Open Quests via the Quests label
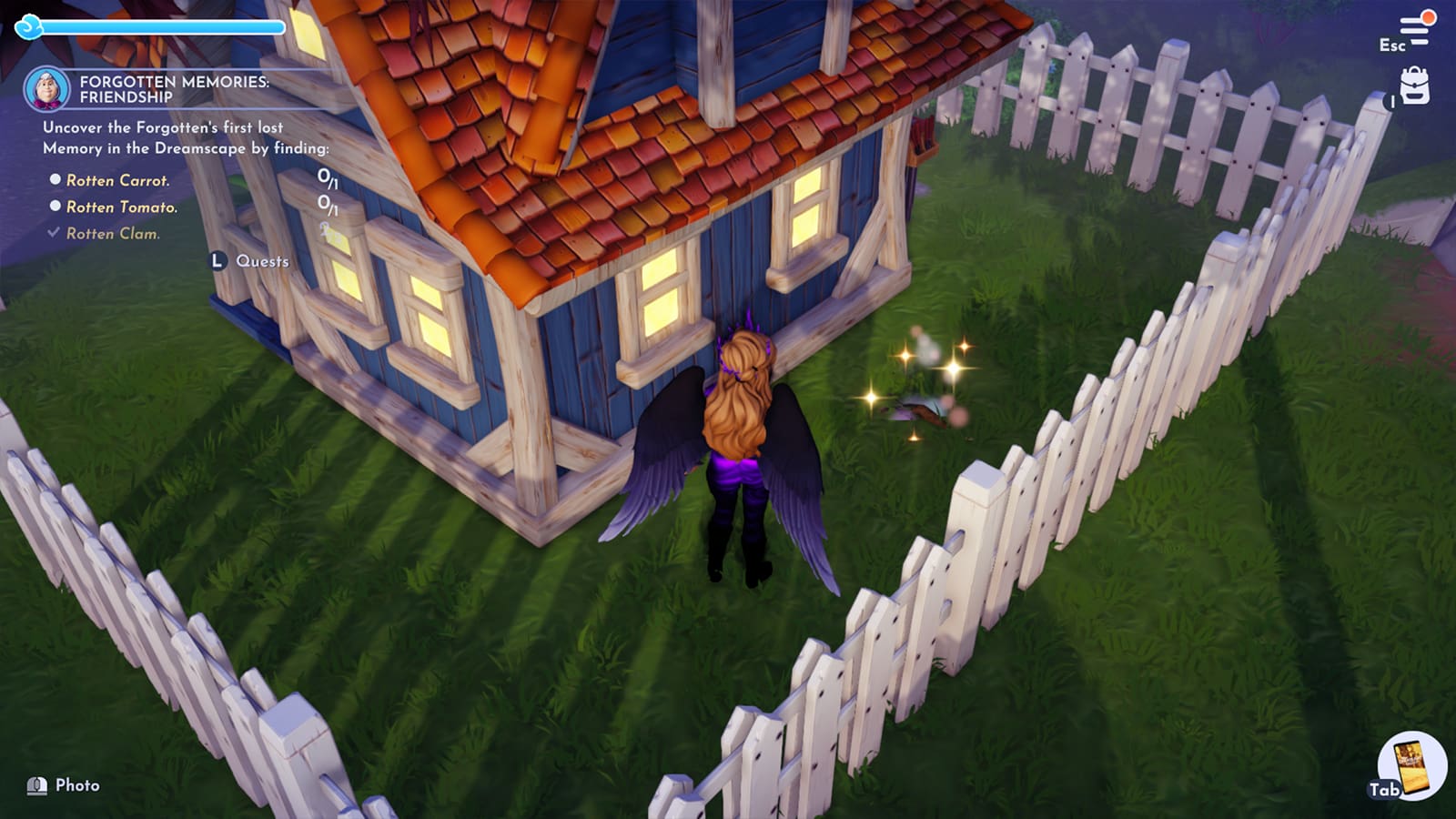The width and height of the screenshot is (1456, 819). (262, 260)
